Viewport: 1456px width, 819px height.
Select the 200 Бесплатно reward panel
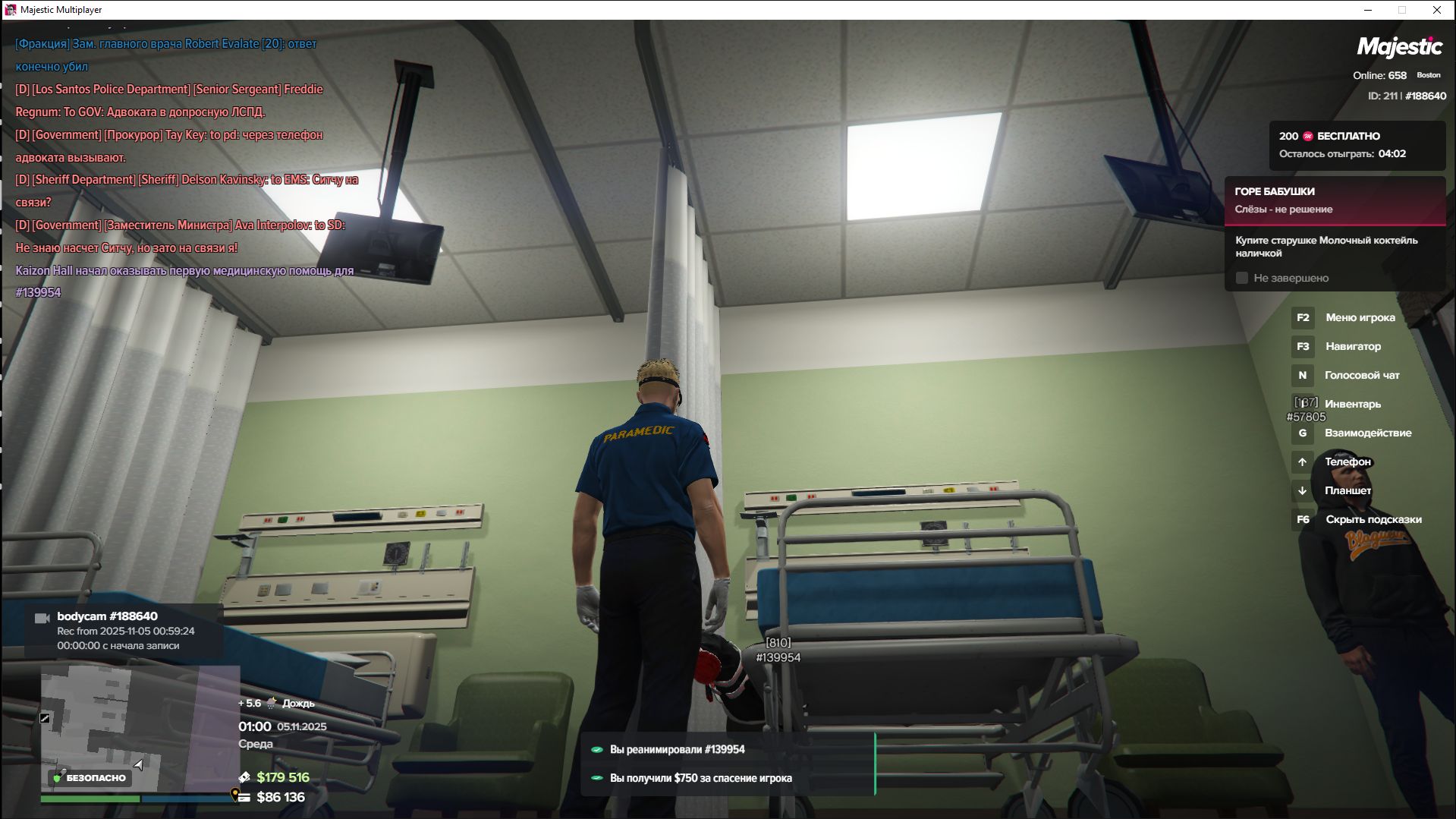tap(1357, 145)
